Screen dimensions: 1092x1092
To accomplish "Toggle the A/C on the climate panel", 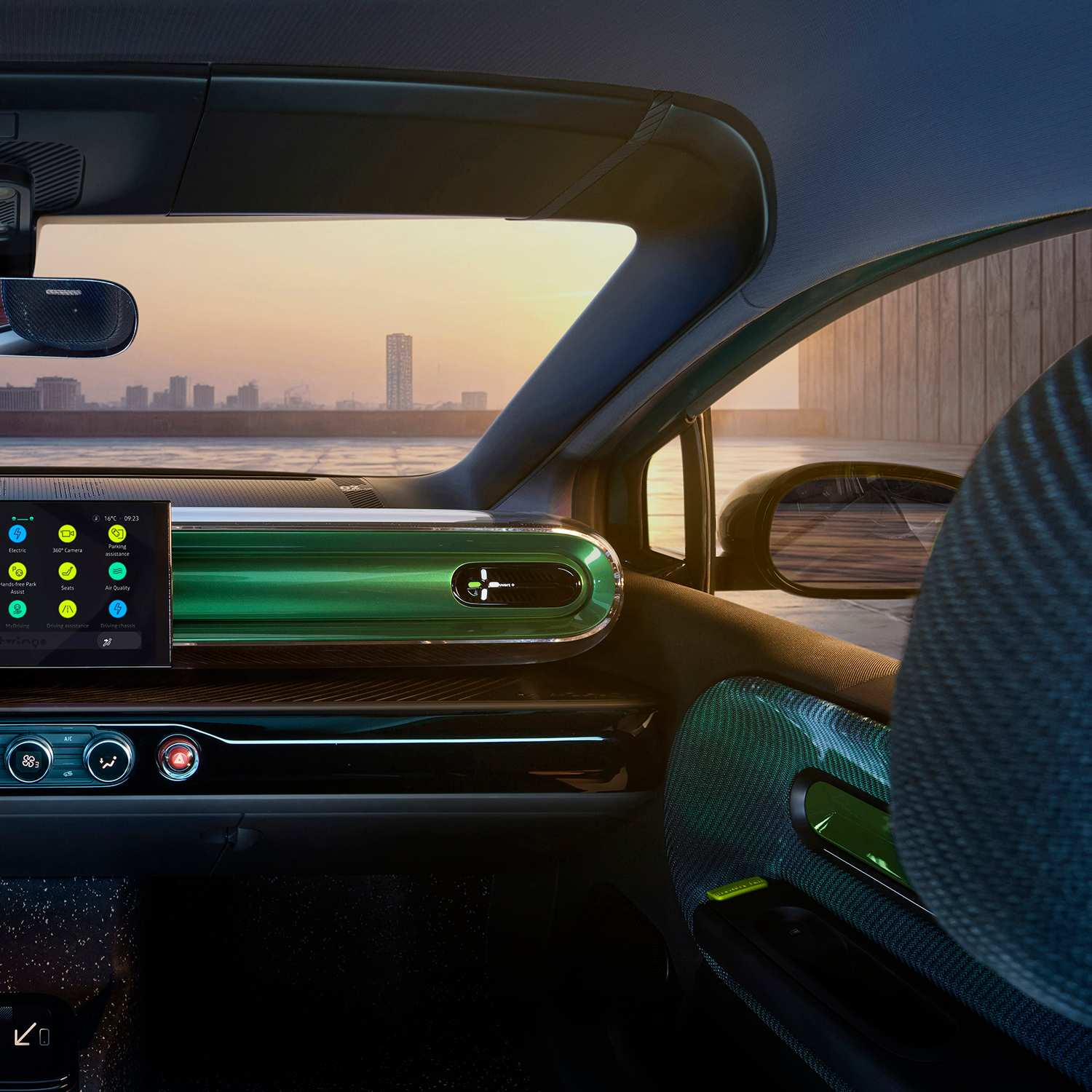I will (x=68, y=738).
